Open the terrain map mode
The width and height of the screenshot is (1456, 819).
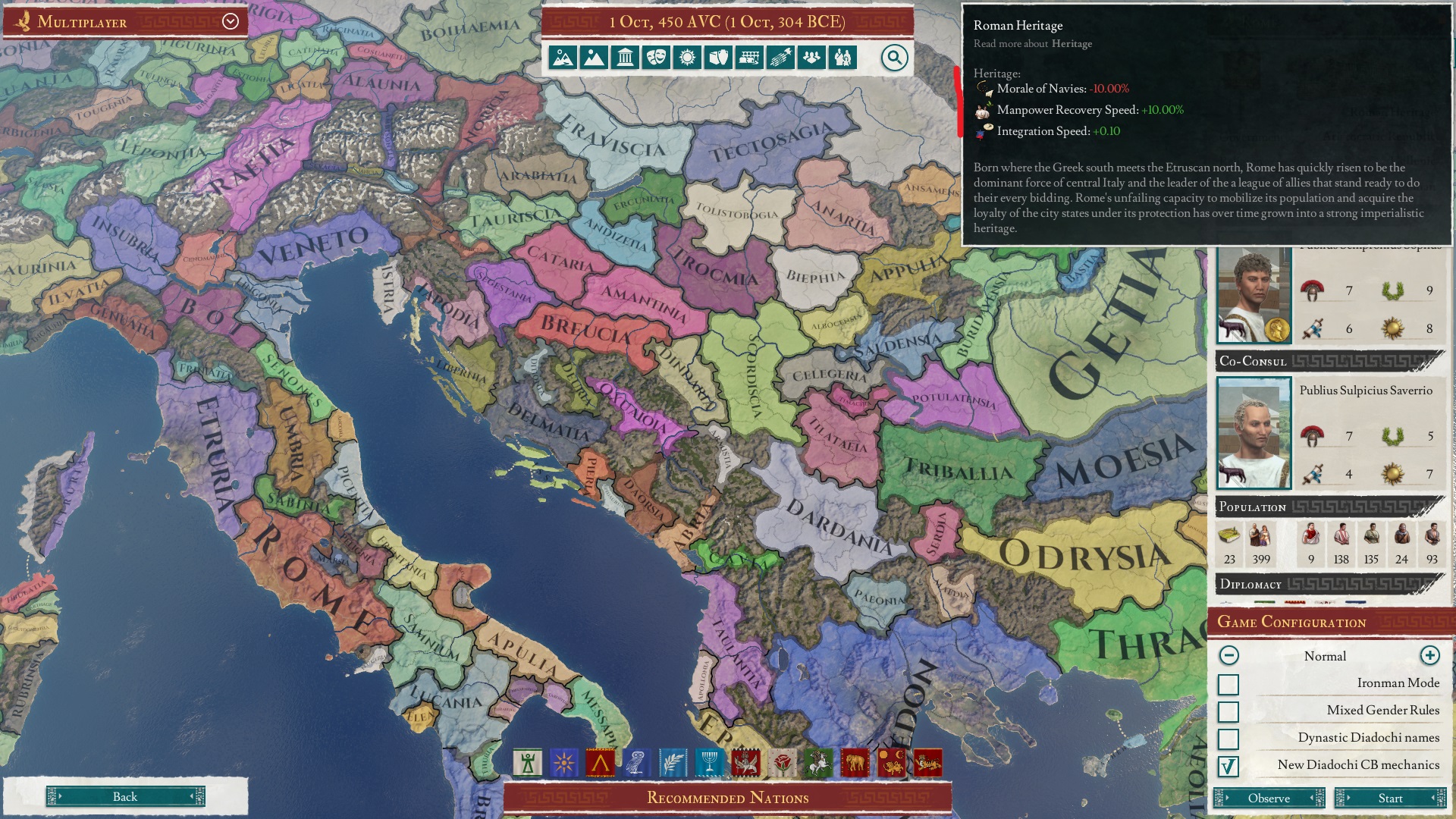pyautogui.click(x=564, y=57)
